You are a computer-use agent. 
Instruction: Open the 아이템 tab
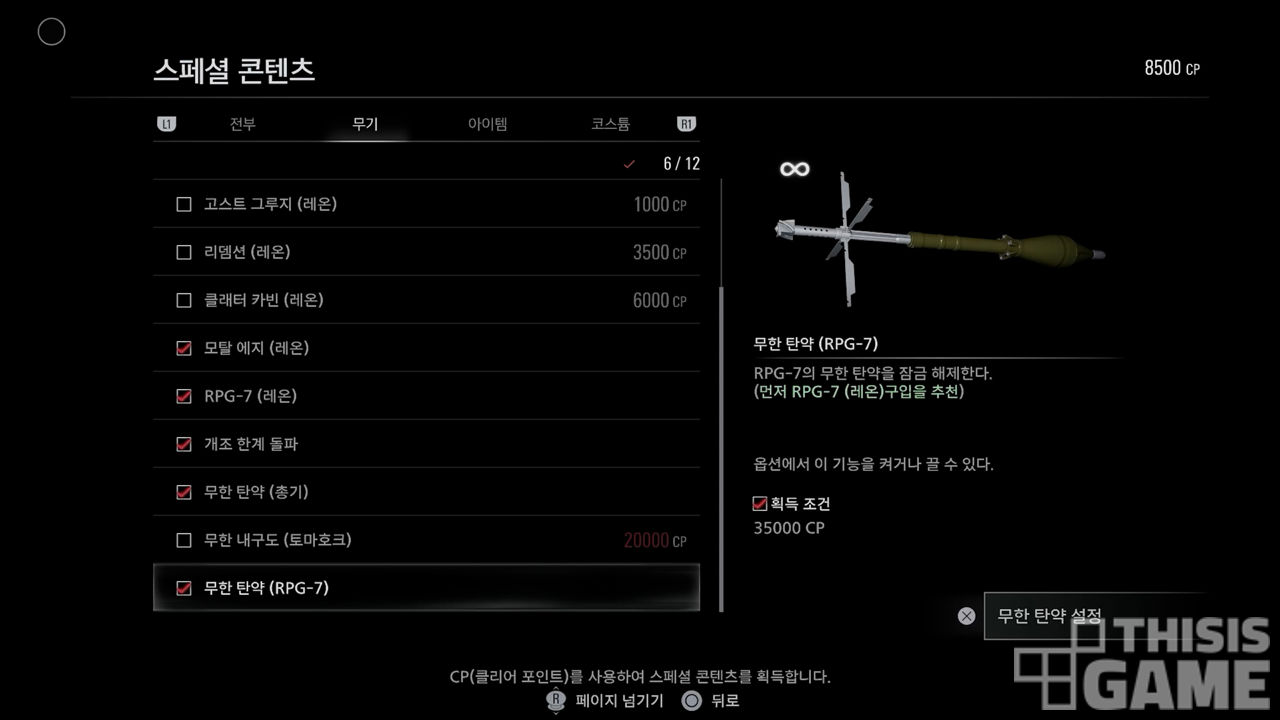pos(487,125)
